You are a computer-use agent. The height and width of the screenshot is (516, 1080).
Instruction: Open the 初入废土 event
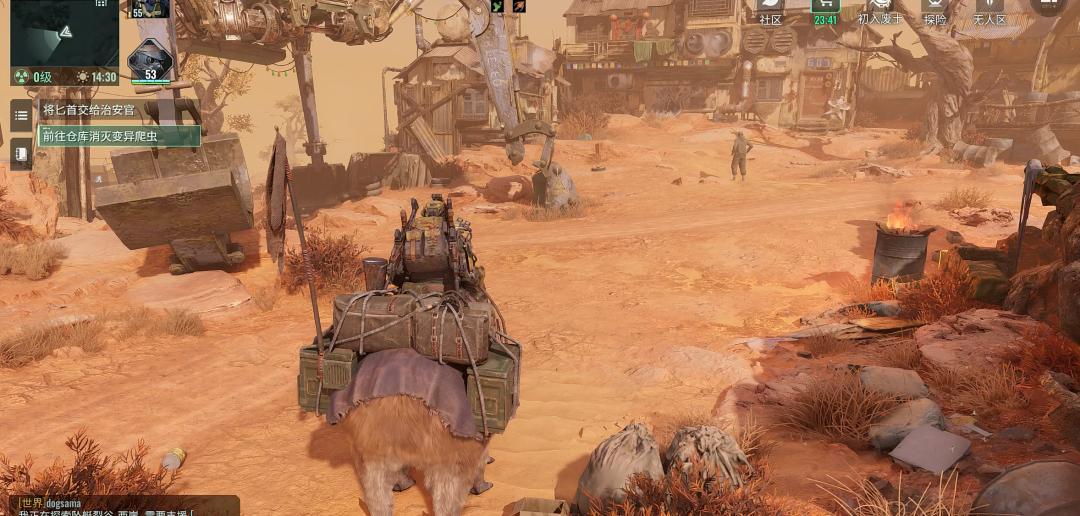(881, 10)
